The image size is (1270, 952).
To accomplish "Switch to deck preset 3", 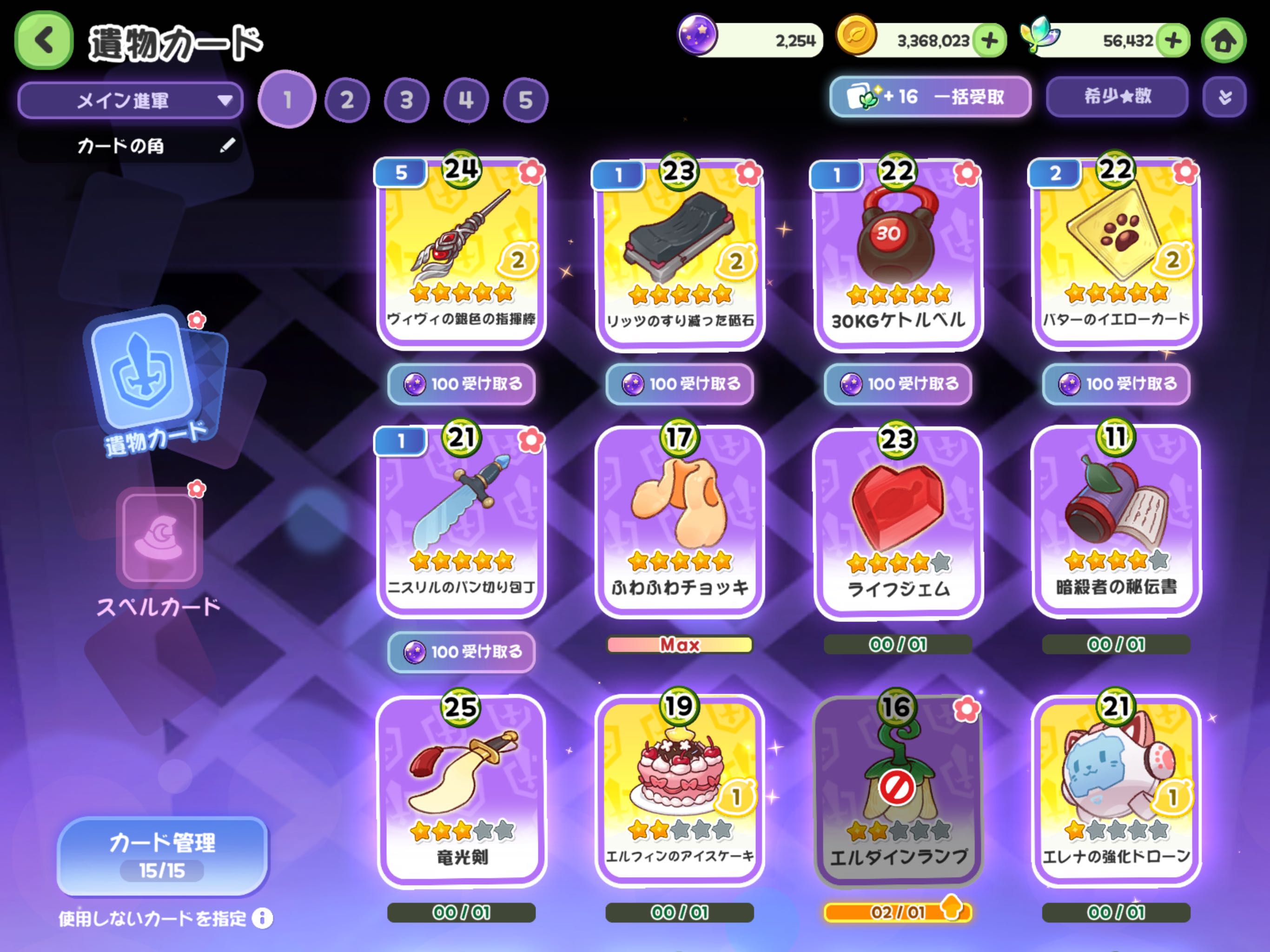I will click(406, 100).
